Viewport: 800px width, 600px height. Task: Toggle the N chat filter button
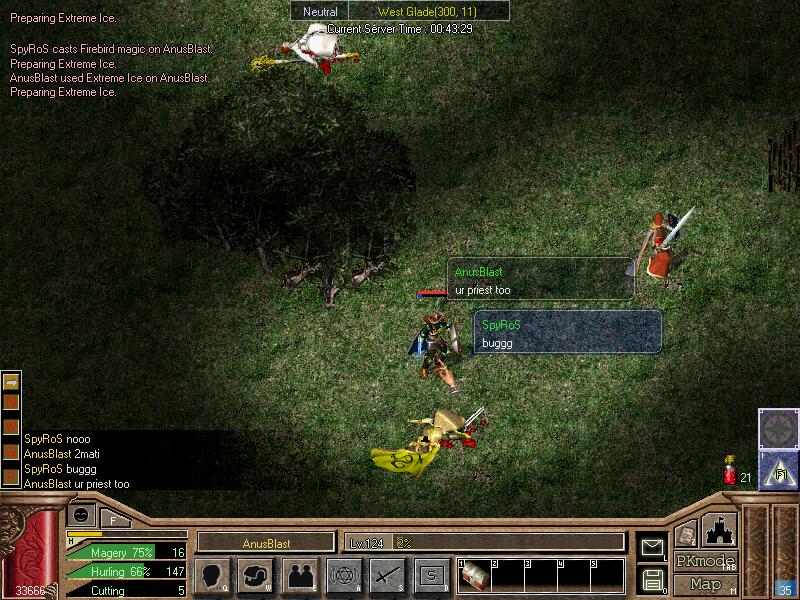tap(12, 403)
